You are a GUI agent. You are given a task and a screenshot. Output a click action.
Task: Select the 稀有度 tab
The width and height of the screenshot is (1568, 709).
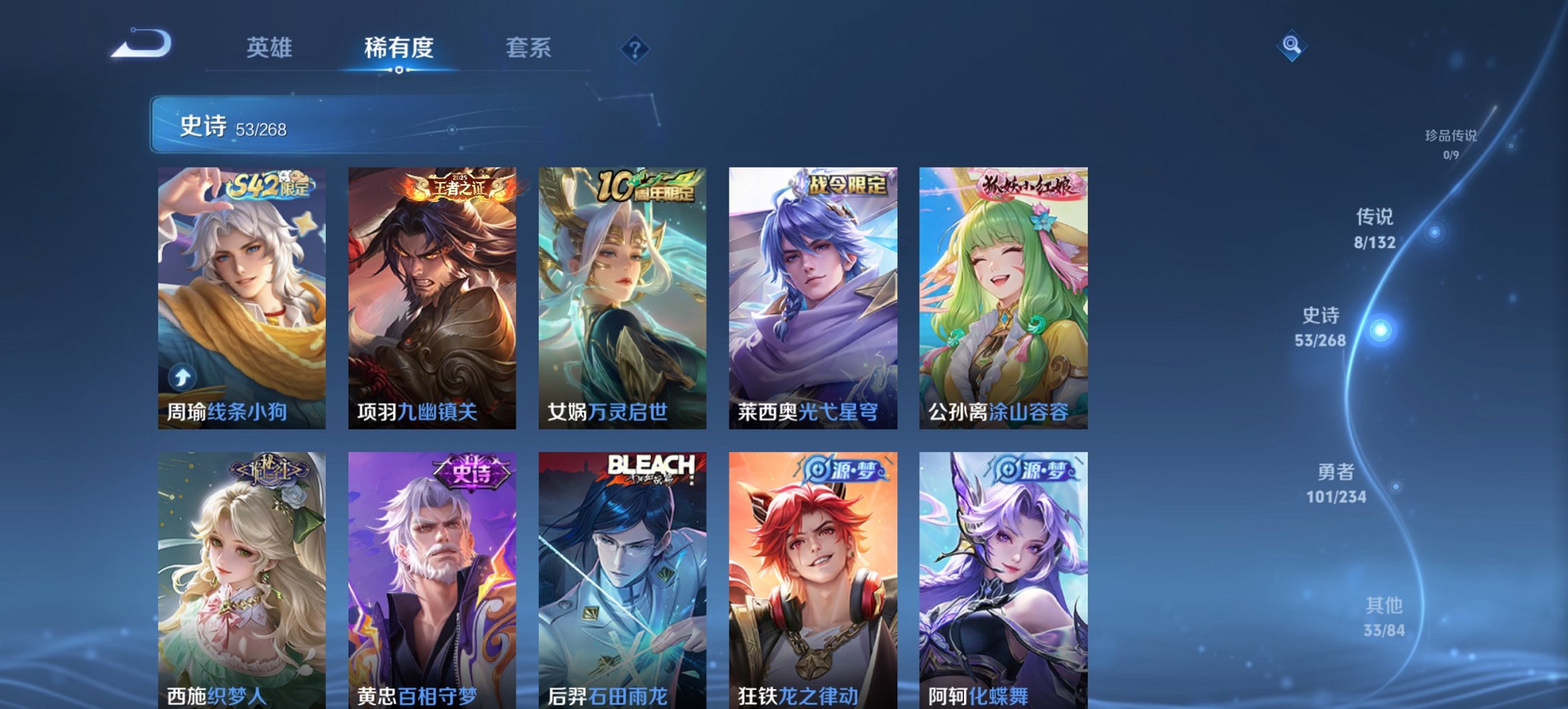(x=396, y=48)
